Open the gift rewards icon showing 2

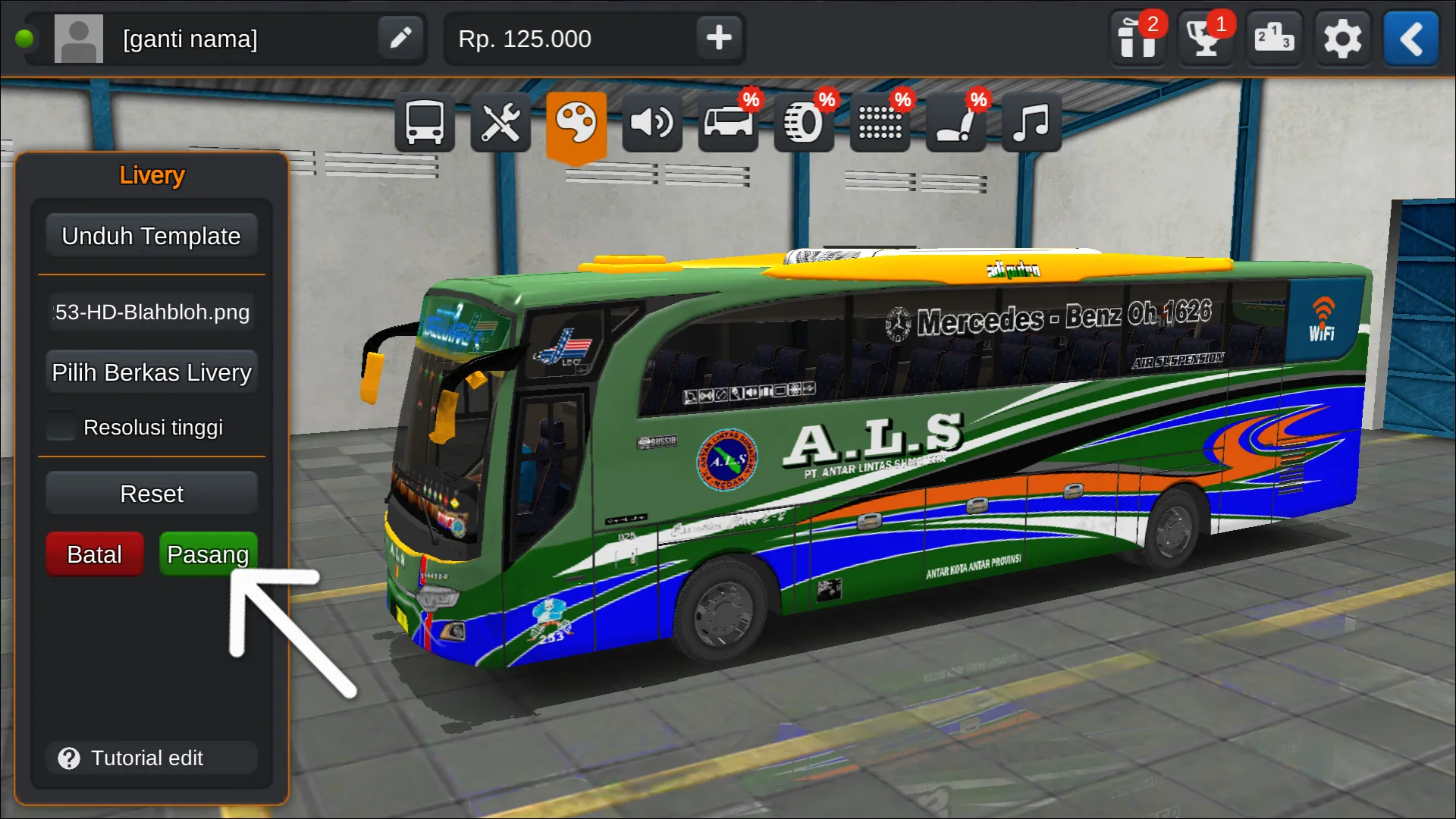click(1137, 39)
